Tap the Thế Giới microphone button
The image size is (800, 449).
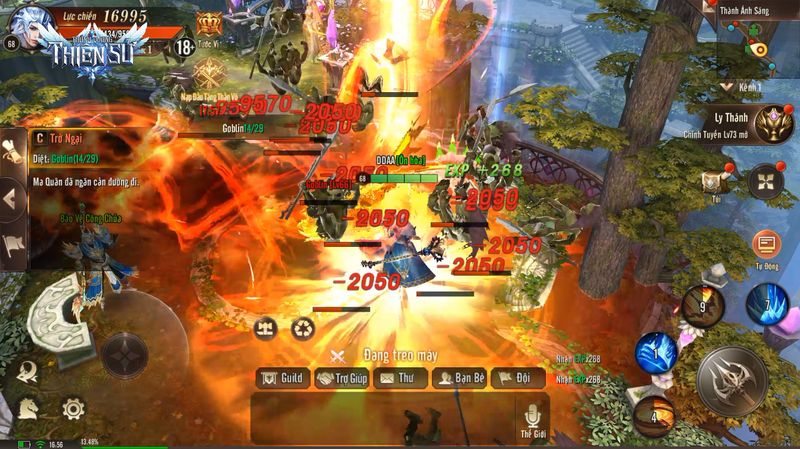tap(532, 418)
